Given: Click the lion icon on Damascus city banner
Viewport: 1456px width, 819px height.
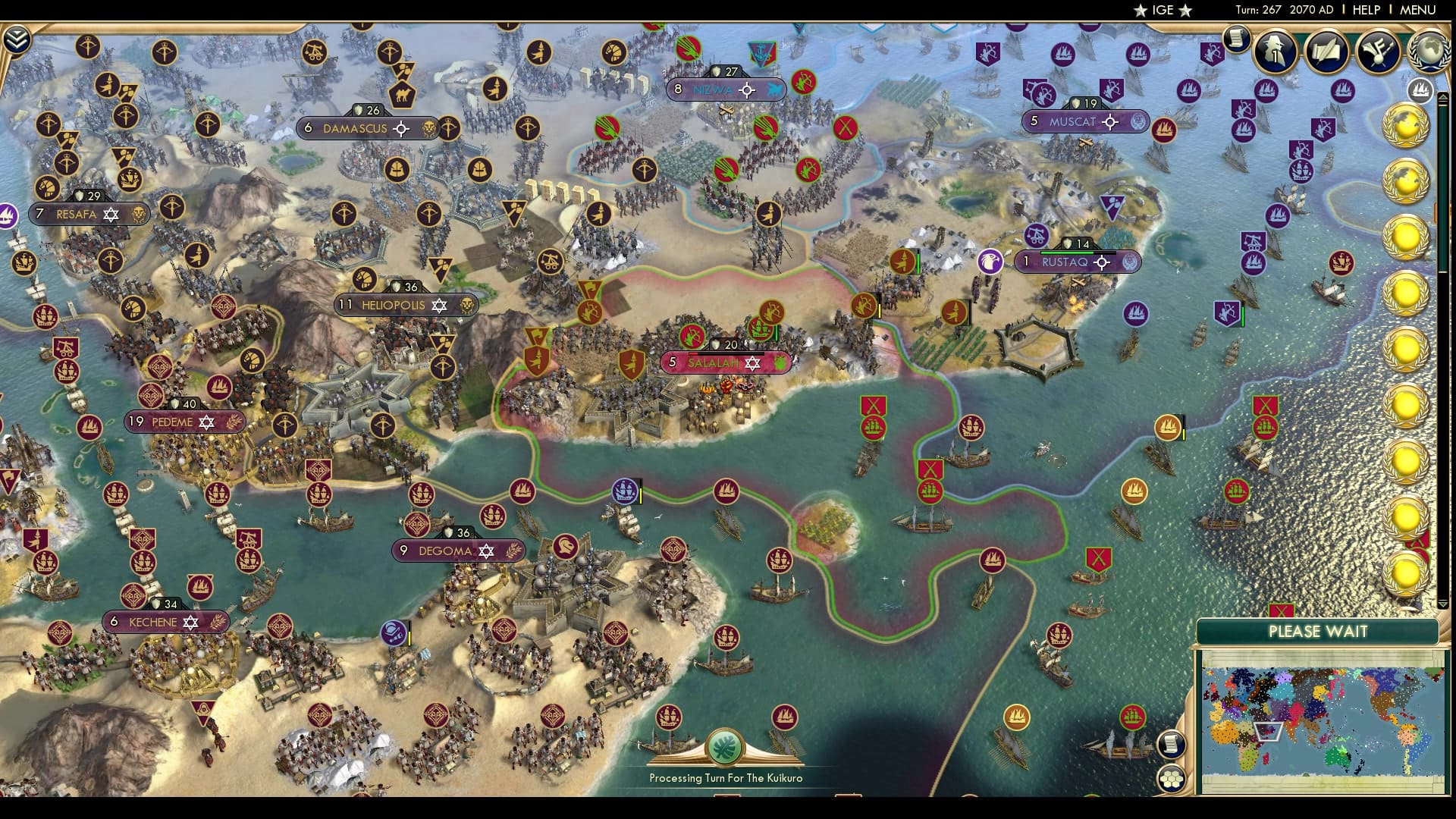Looking at the screenshot, I should [427, 129].
